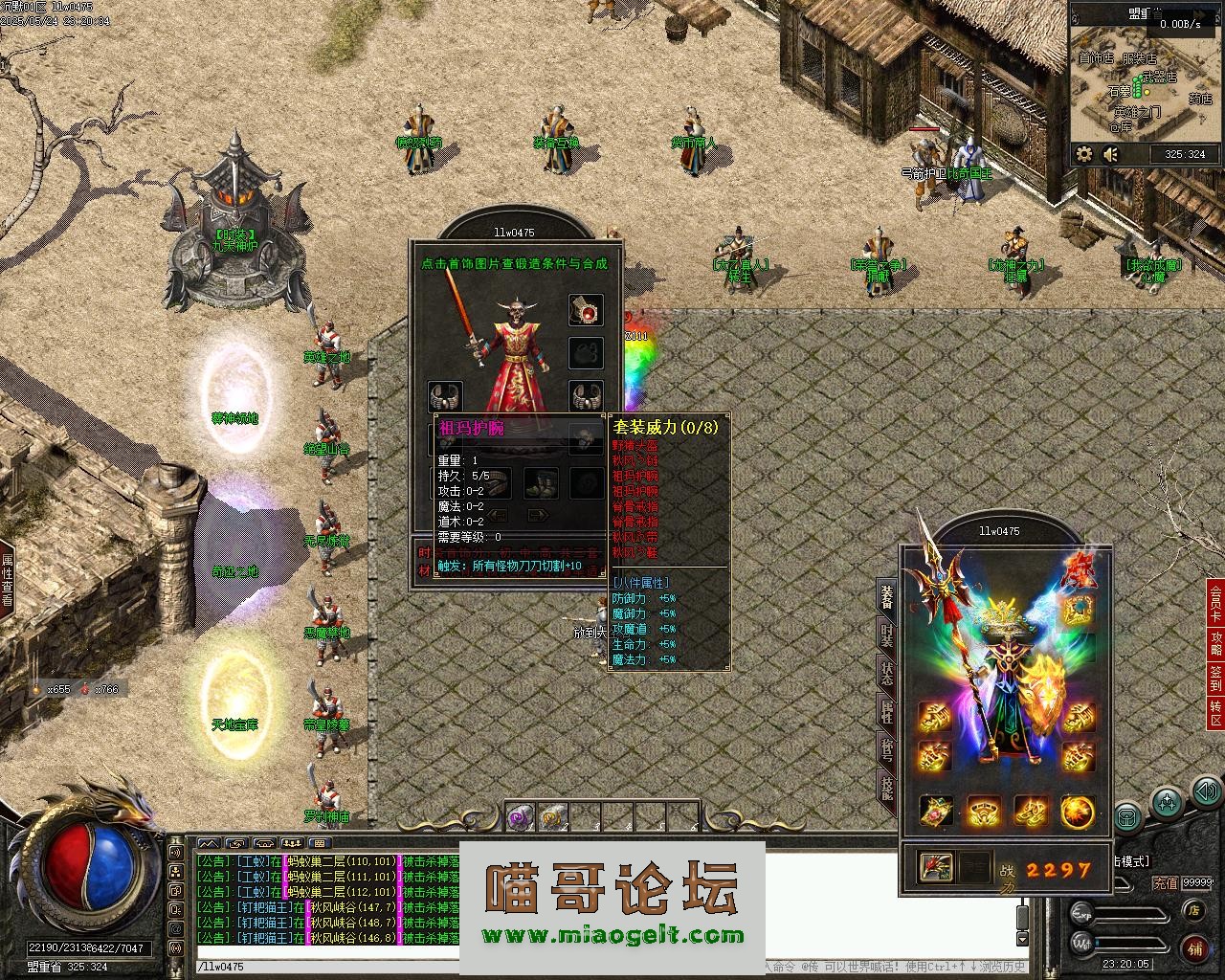Toggle sound with the minimap speaker icon
Screen dimensions: 1225x980
pos(1111,153)
